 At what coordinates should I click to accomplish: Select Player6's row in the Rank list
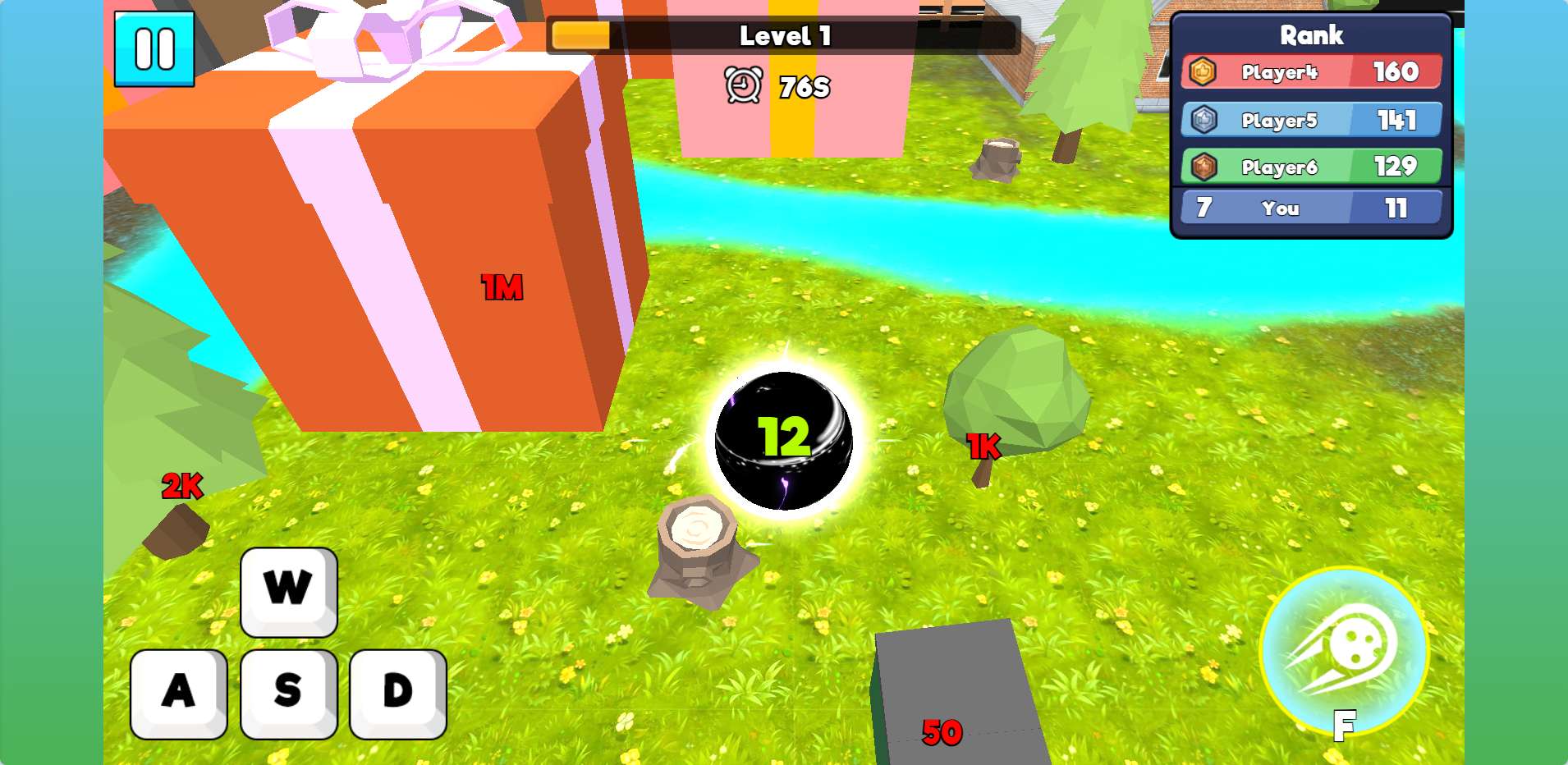pyautogui.click(x=1311, y=167)
